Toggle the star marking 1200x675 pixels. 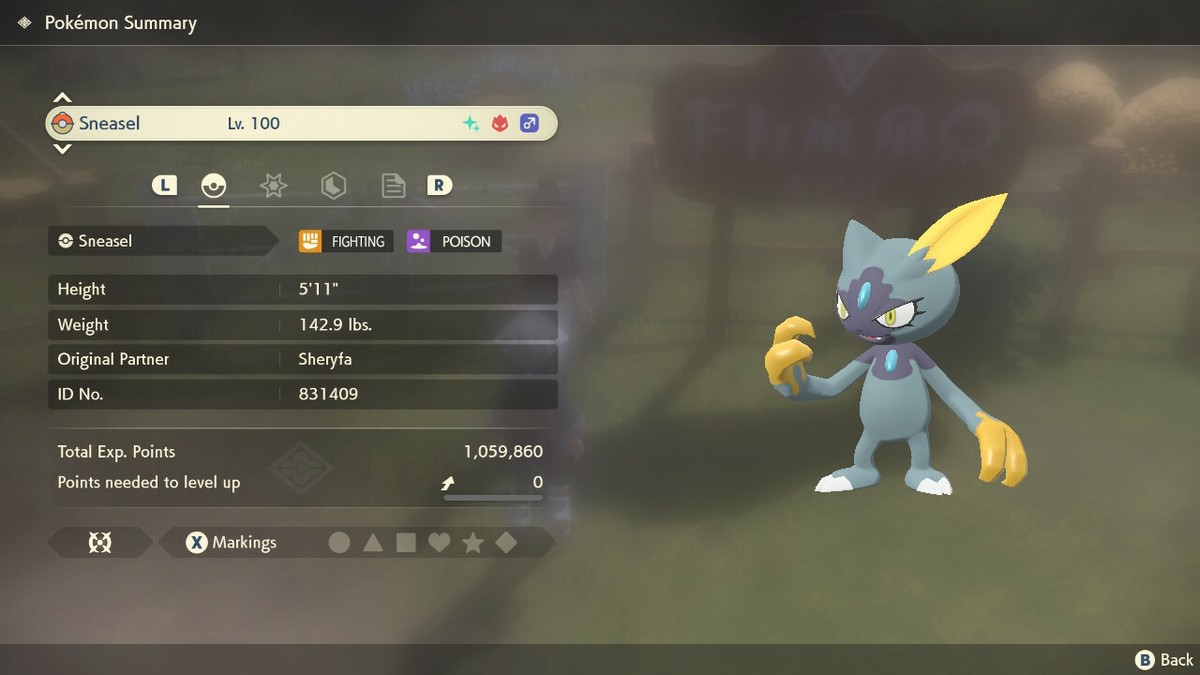[473, 543]
